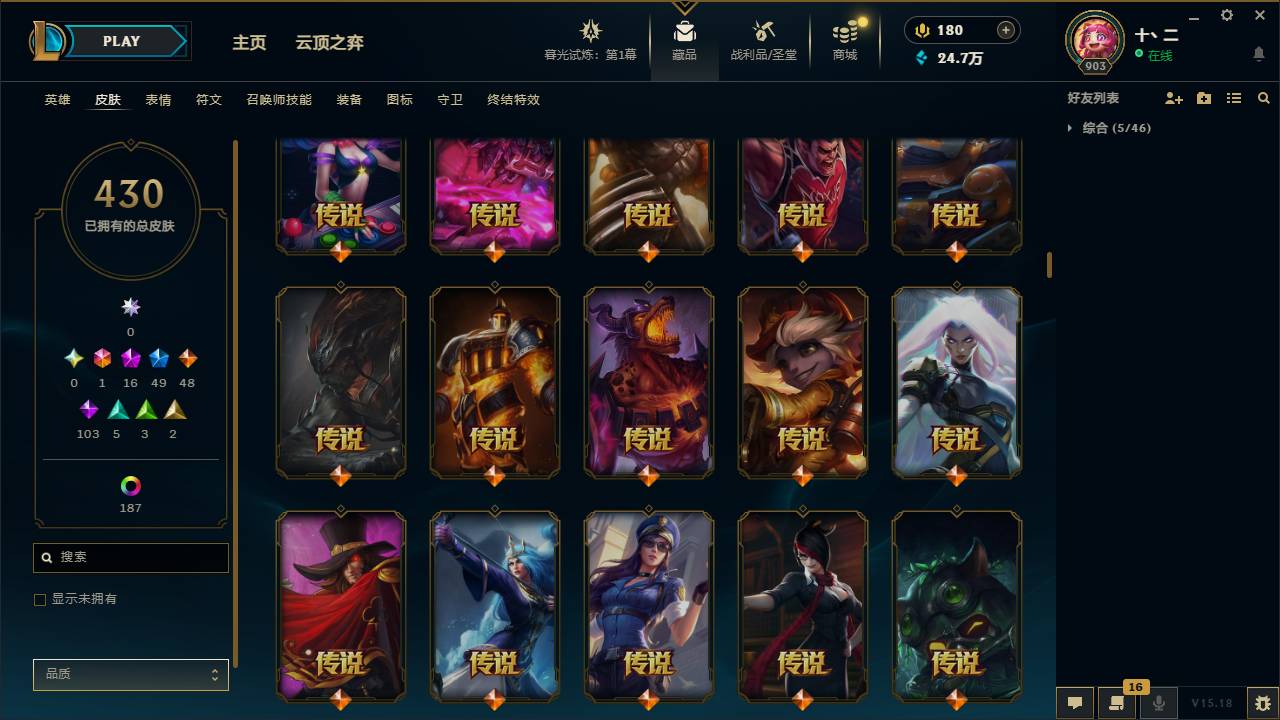Click the friends list search magnifier icon

(1263, 97)
